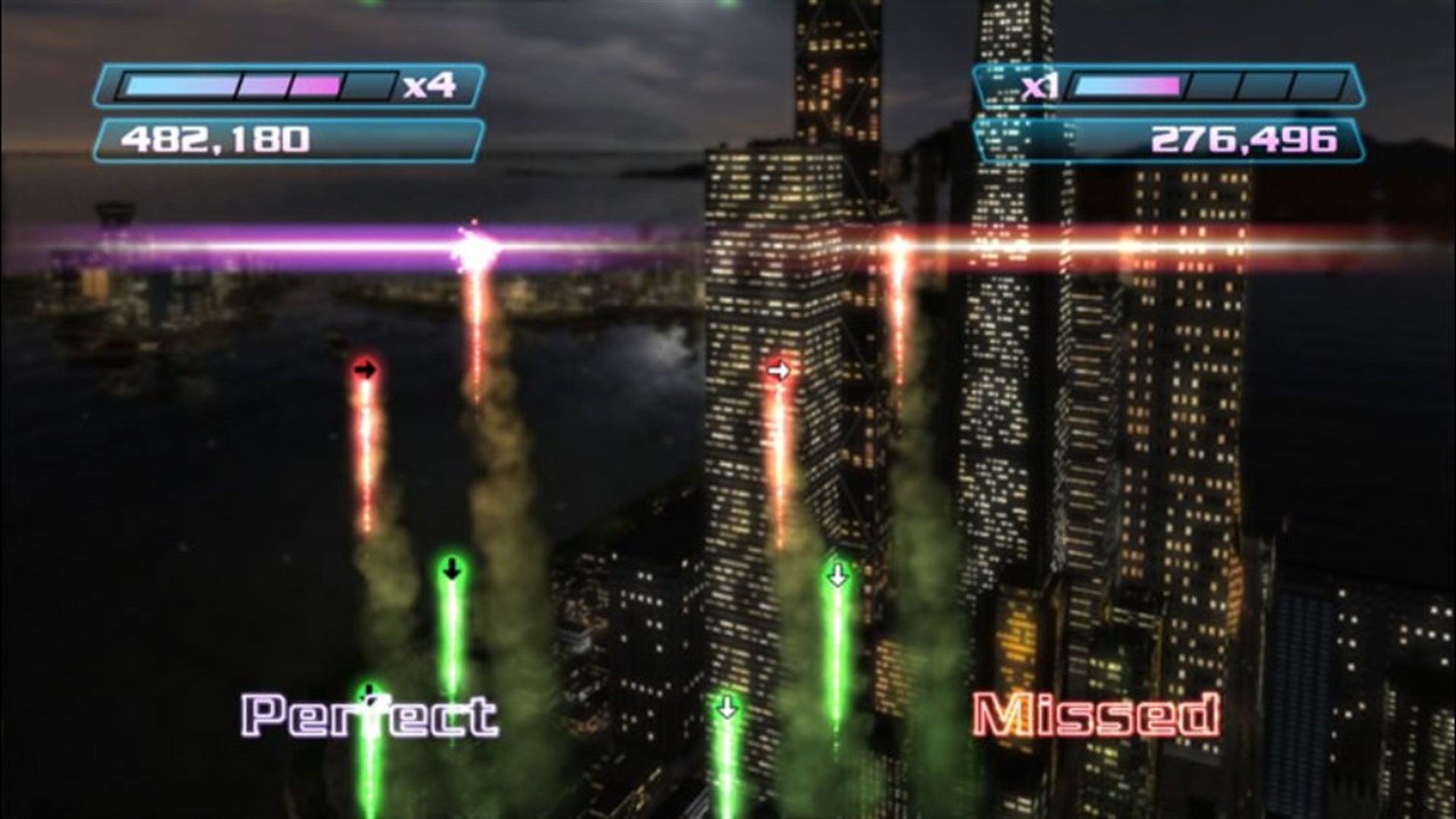The height and width of the screenshot is (819, 1456).
Task: Click the white down-arrow rocket beside the tower
Action: pos(837,576)
